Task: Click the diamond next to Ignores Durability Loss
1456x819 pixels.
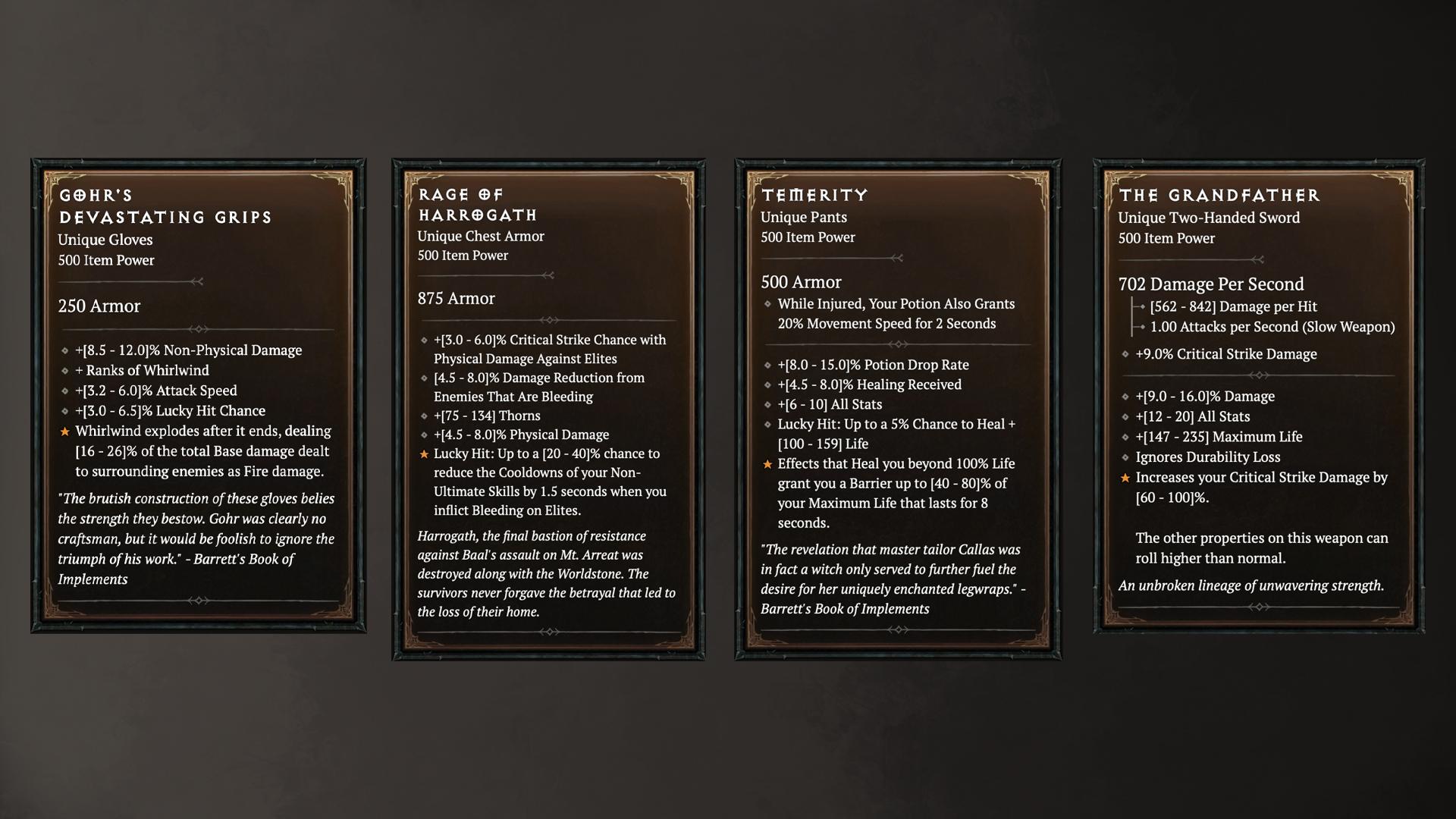Action: click(x=1125, y=457)
